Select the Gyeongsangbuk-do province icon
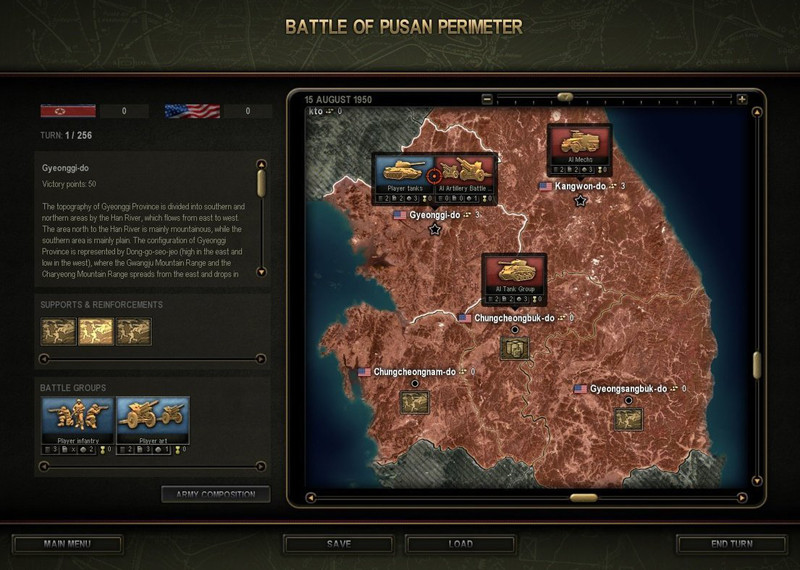The image size is (800, 570). pyautogui.click(x=628, y=418)
